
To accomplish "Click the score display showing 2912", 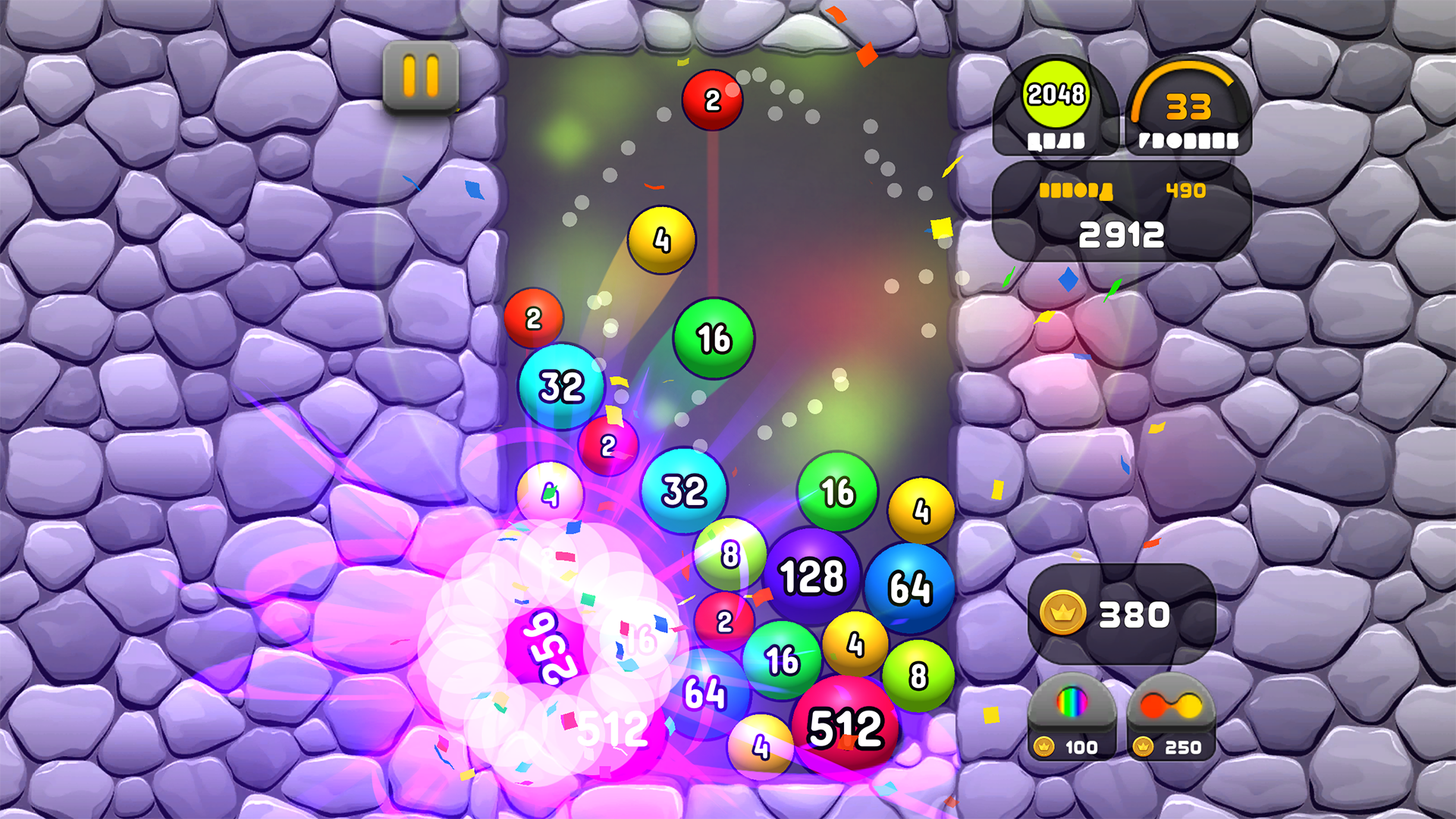I will point(1122,234).
